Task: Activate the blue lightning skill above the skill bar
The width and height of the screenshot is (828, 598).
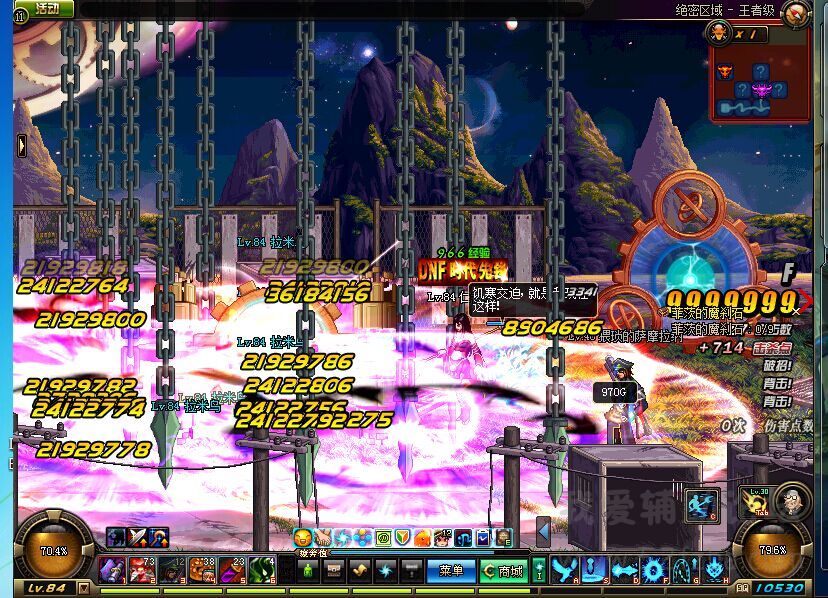Action: tap(702, 505)
